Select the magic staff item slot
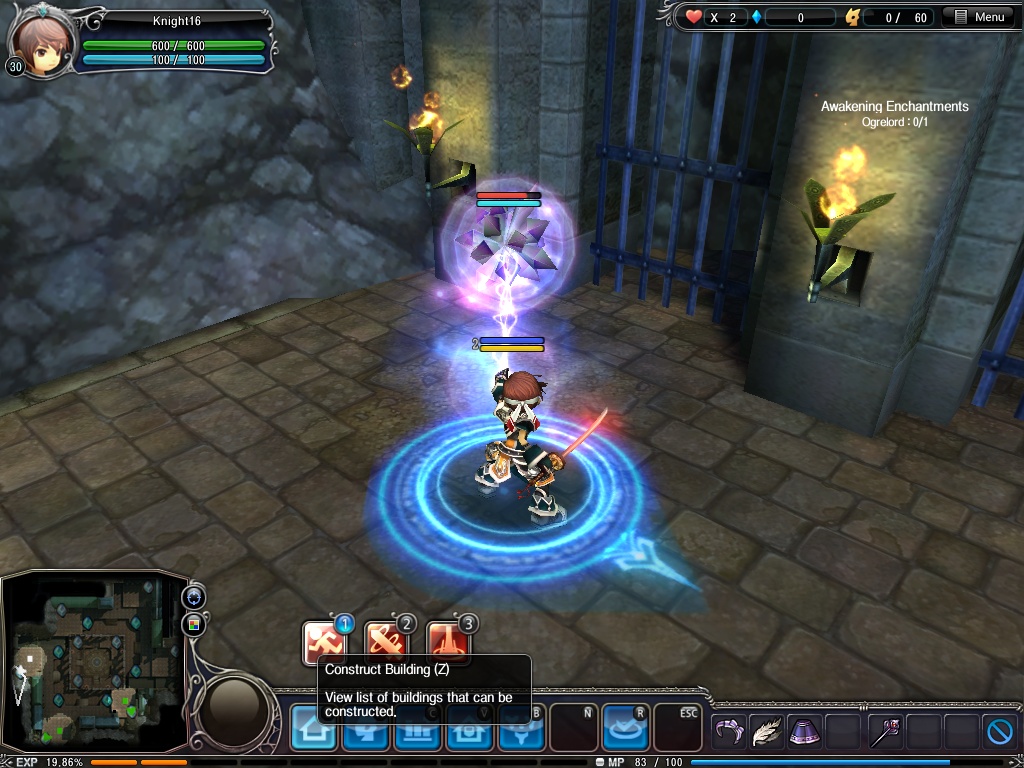The width and height of the screenshot is (1024, 768). [x=884, y=732]
